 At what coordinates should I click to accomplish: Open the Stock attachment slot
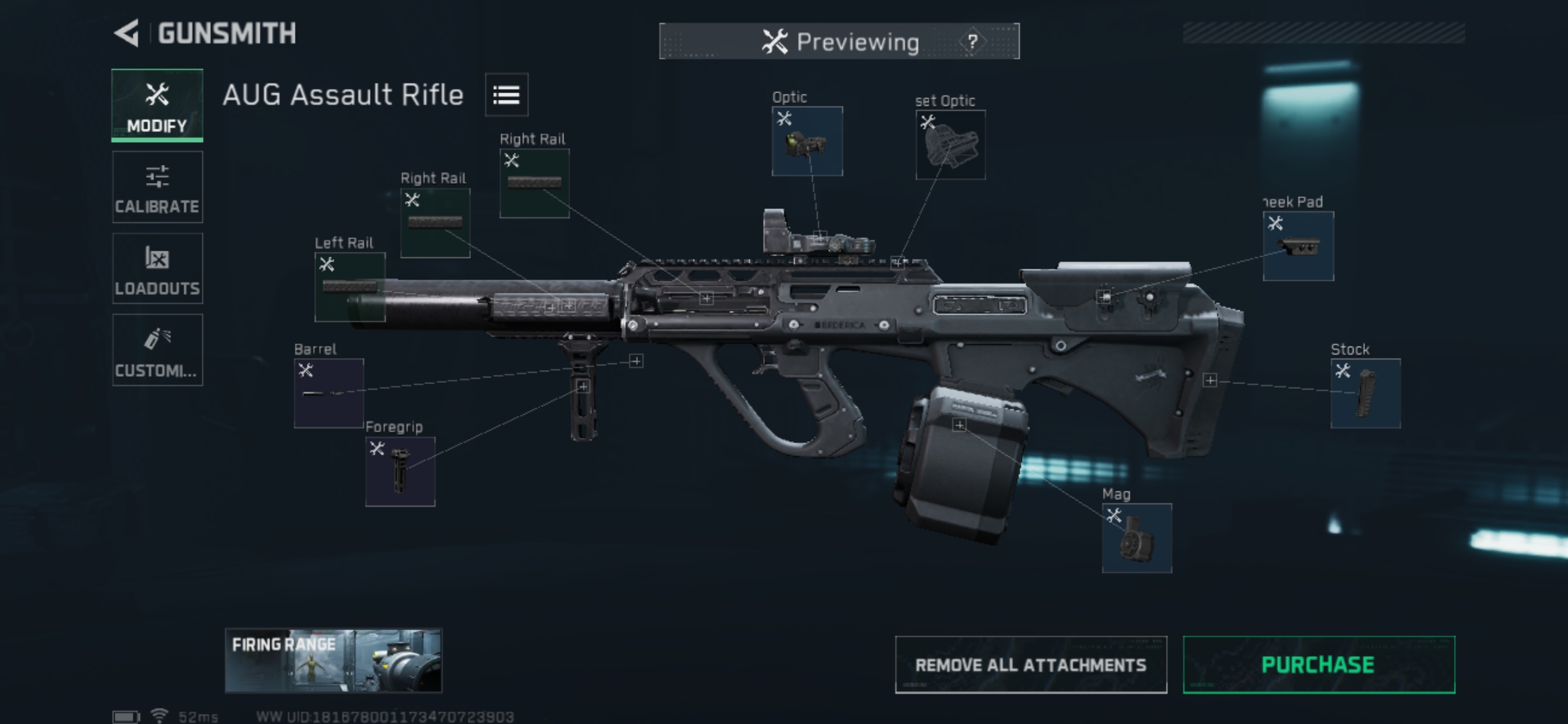coord(1365,394)
